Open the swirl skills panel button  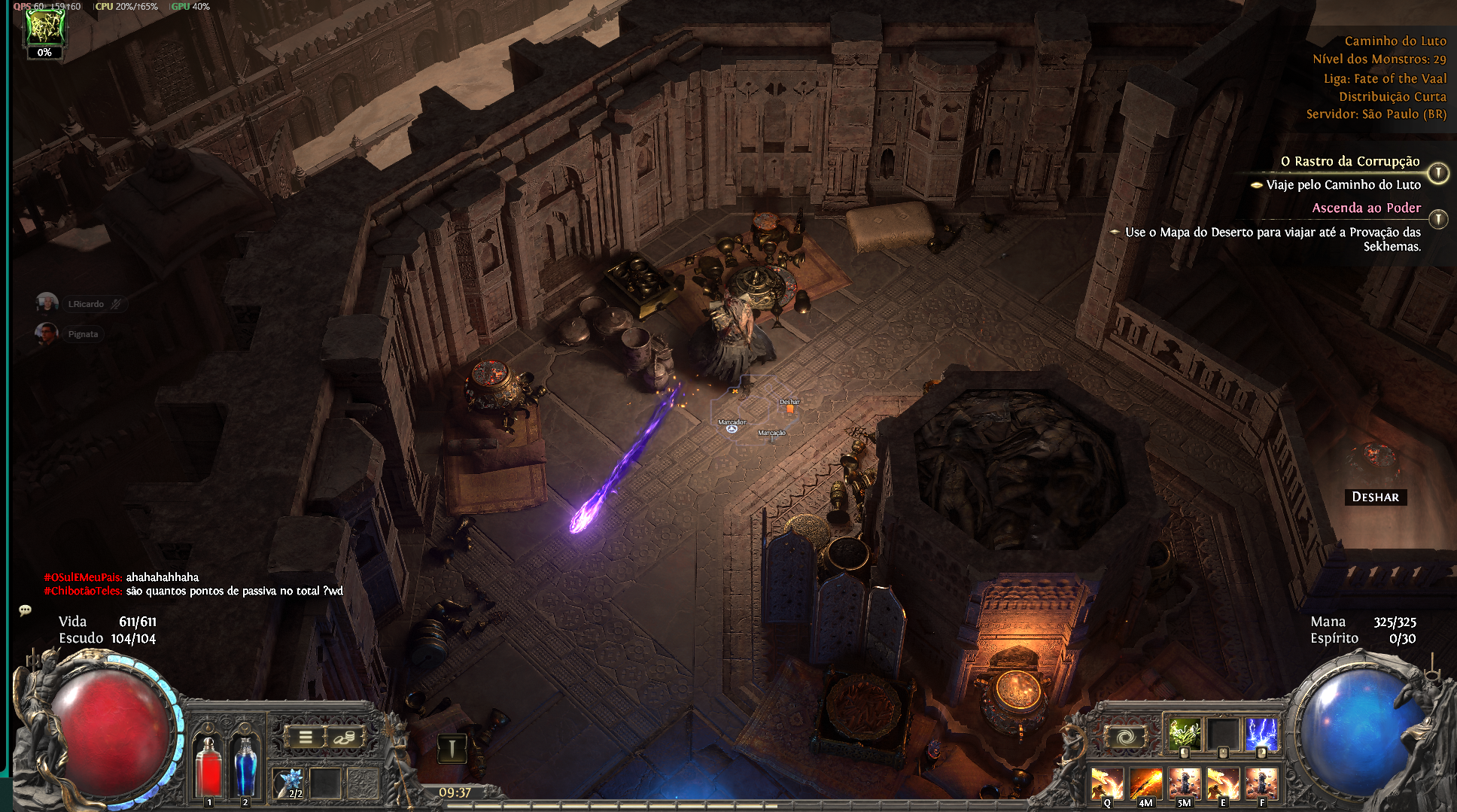pos(1124,737)
